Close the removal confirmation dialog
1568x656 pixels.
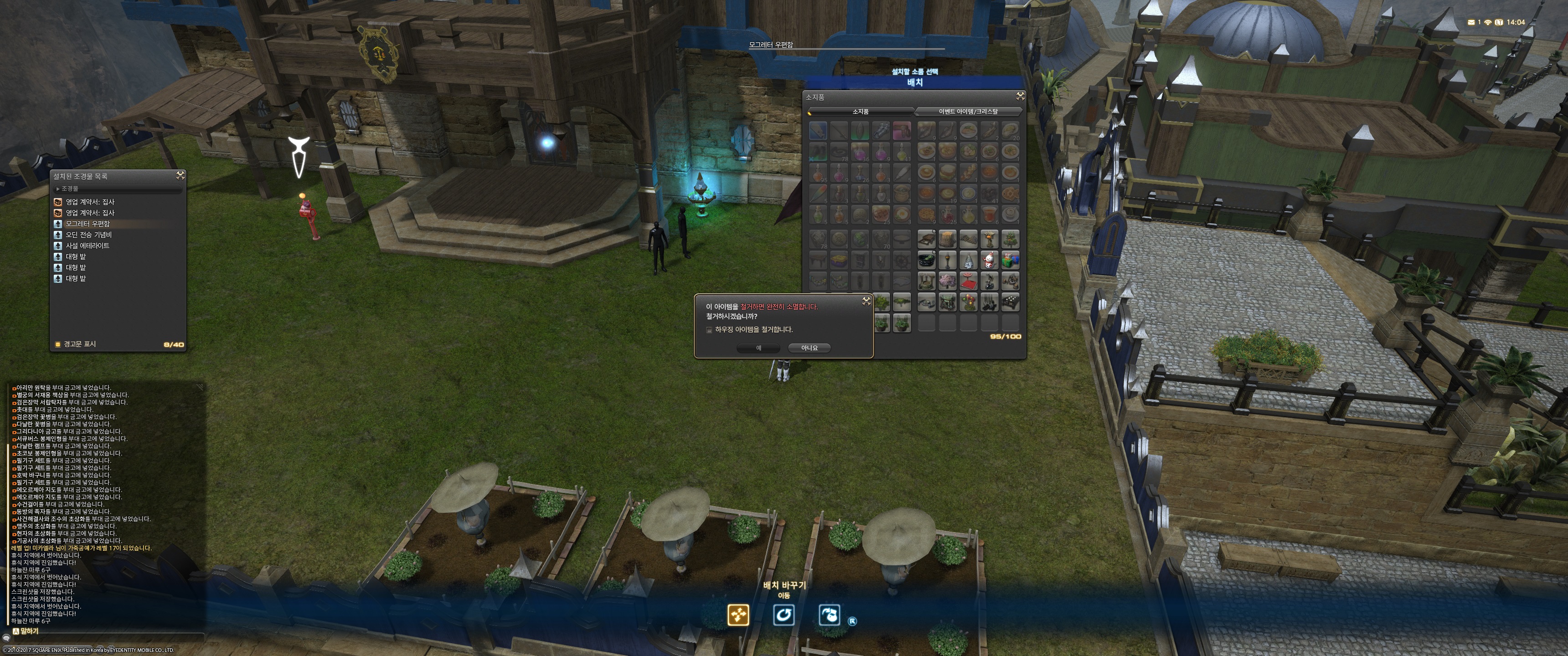click(x=866, y=301)
